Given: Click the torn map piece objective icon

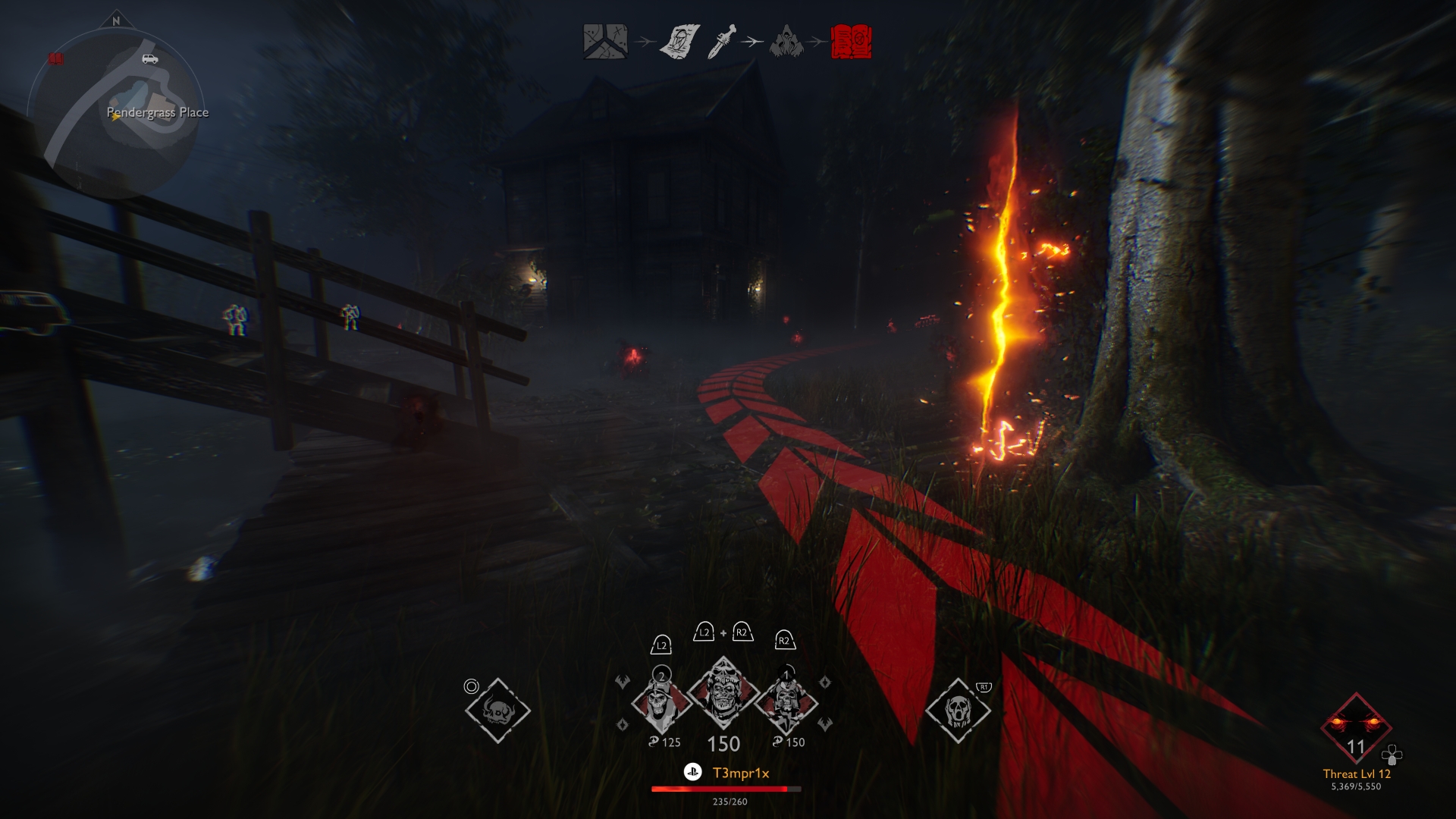Looking at the screenshot, I should (679, 42).
